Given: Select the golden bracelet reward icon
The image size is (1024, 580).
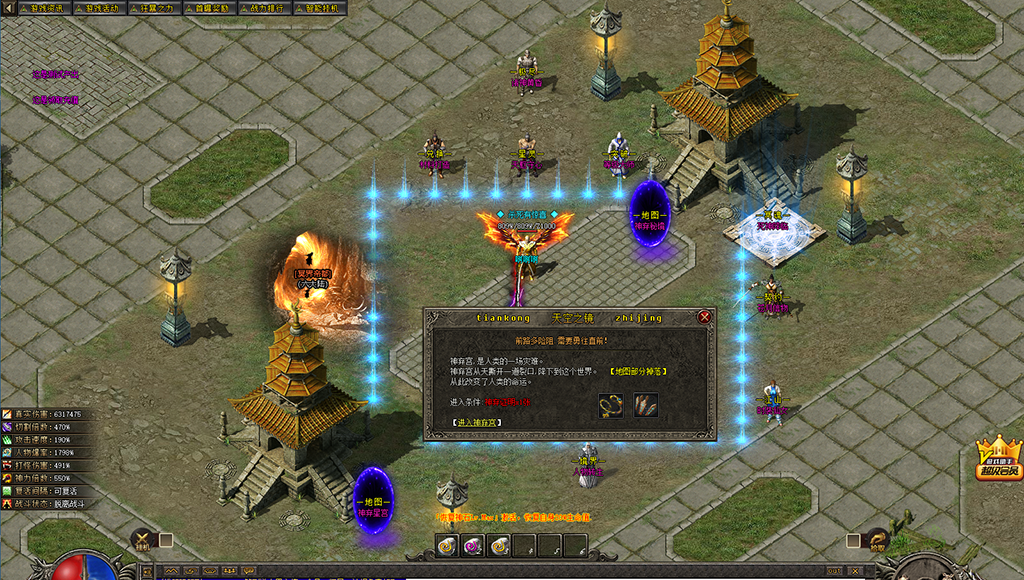Looking at the screenshot, I should (x=611, y=405).
